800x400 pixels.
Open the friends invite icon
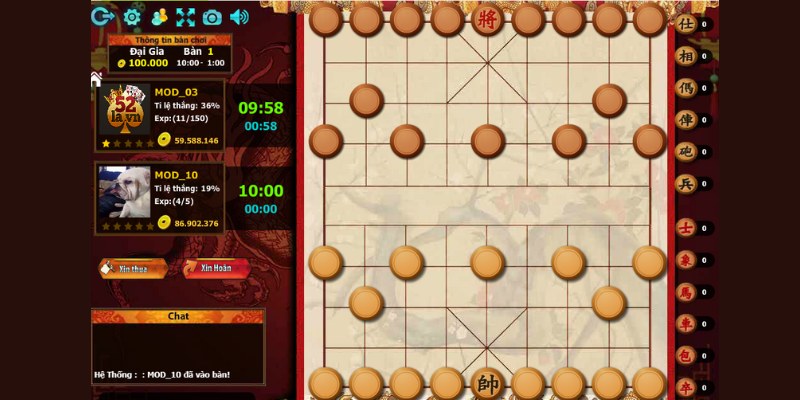pyautogui.click(x=159, y=17)
